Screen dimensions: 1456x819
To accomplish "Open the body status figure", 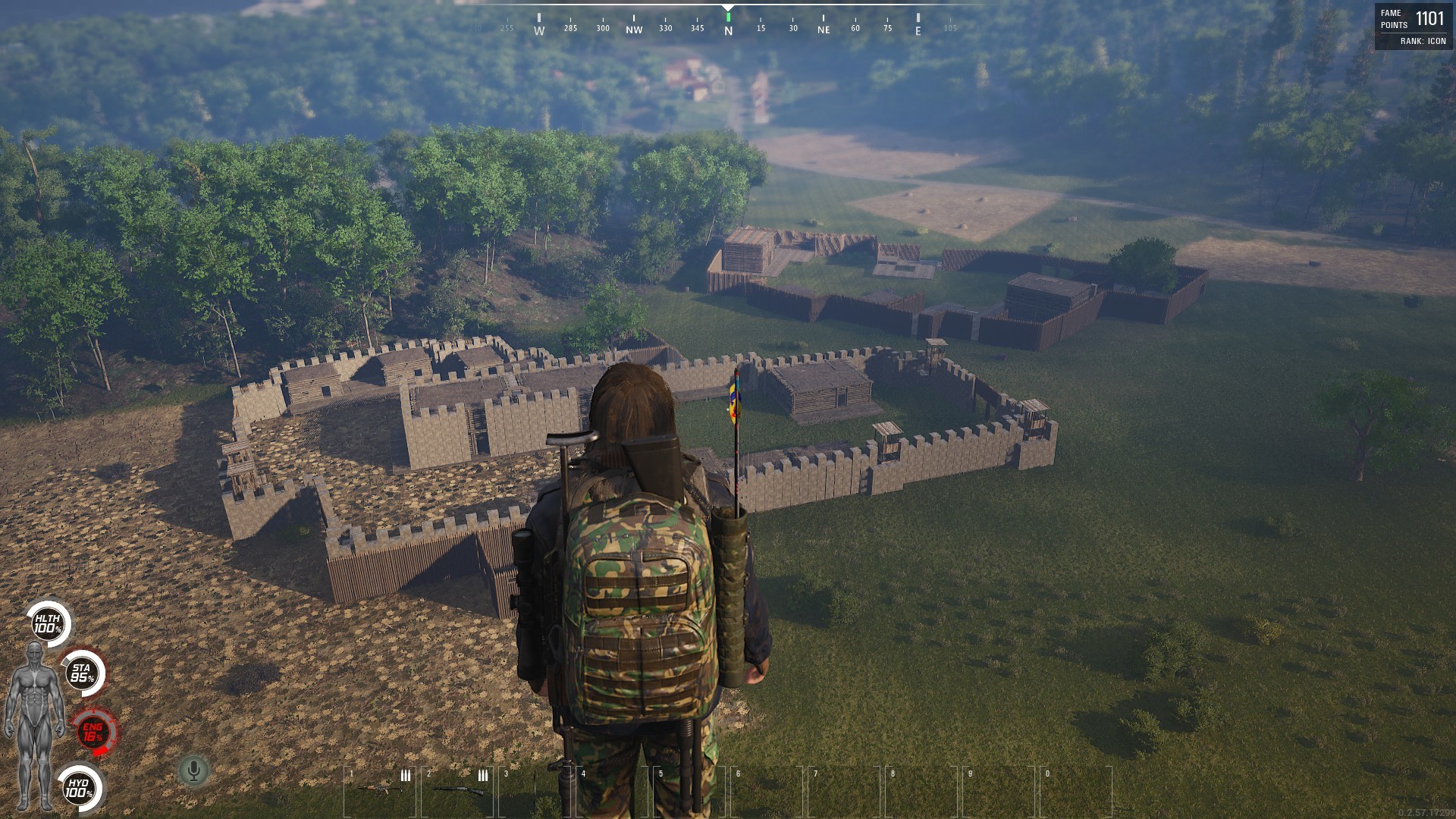I will pyautogui.click(x=34, y=724).
